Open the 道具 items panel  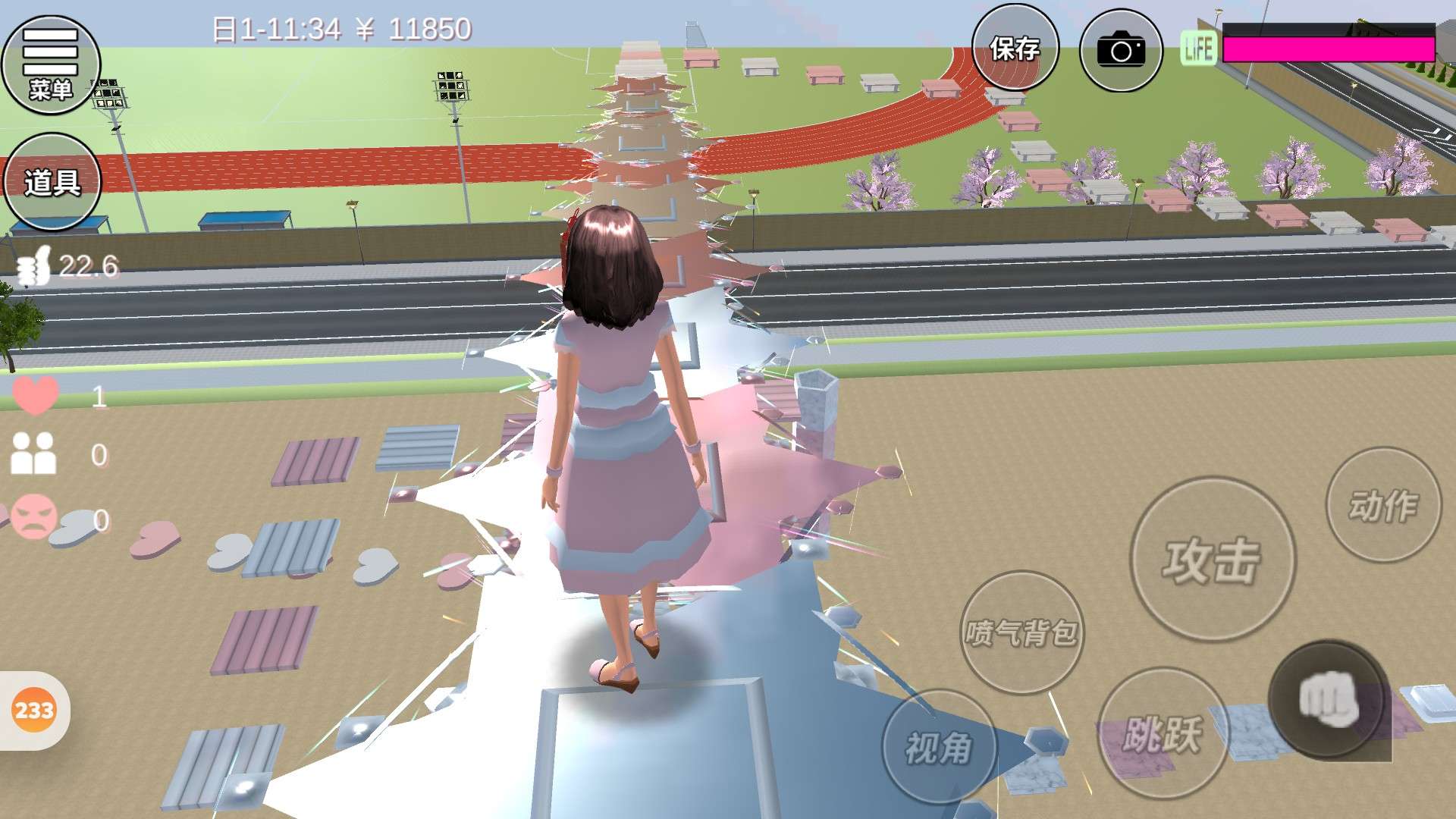click(x=52, y=182)
